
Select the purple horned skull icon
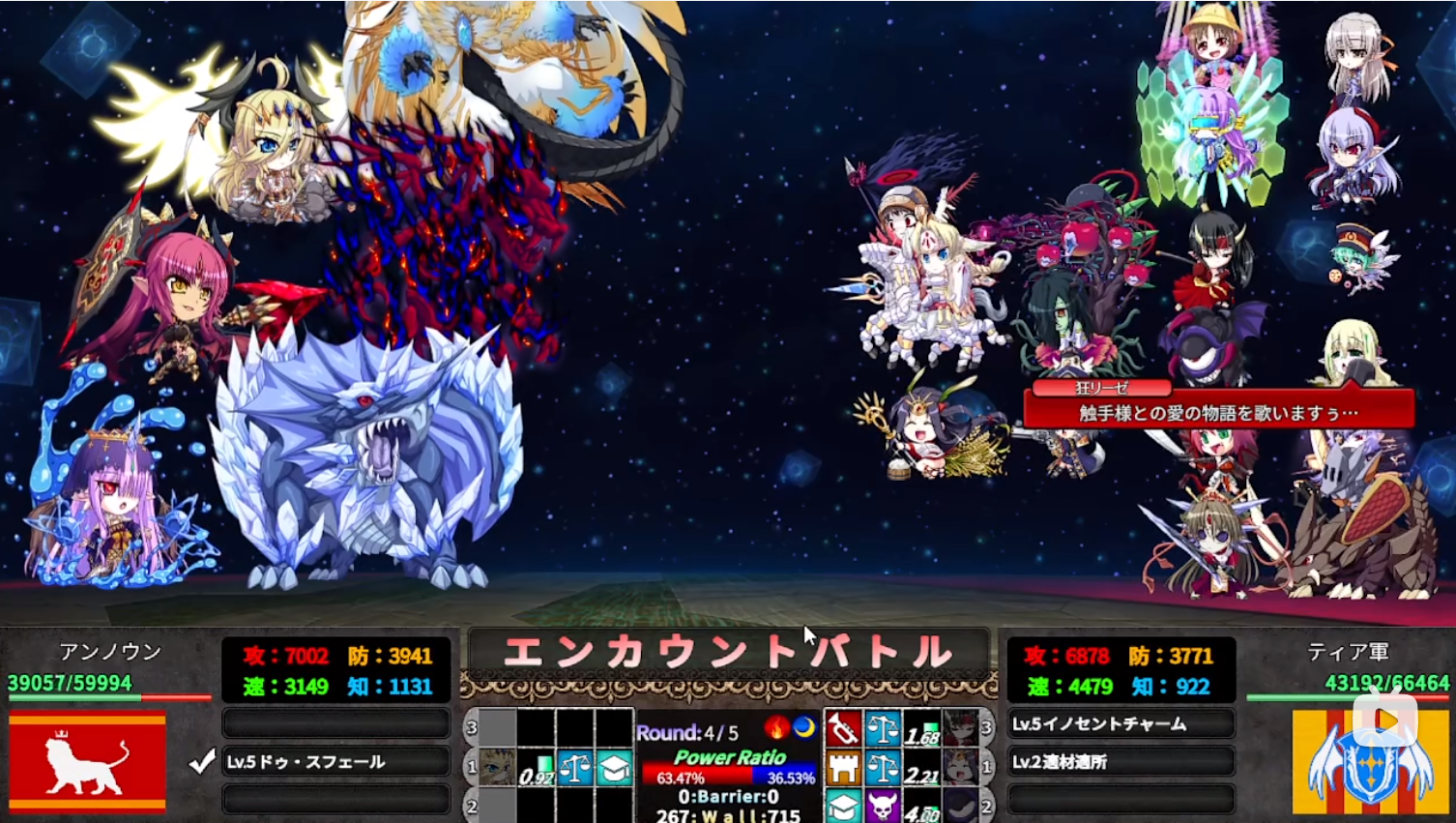(883, 806)
